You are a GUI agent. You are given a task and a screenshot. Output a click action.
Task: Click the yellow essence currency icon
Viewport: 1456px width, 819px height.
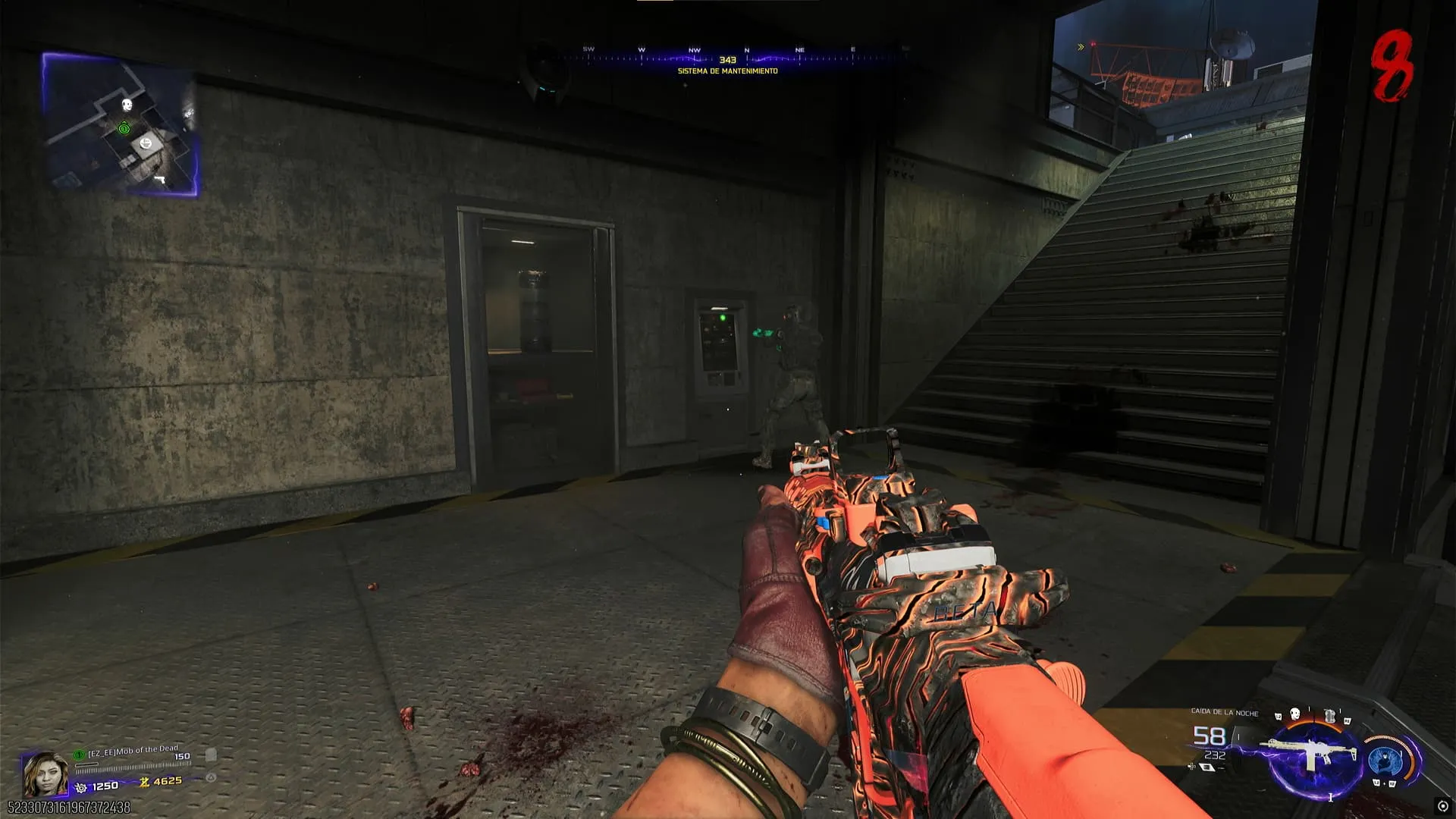144,782
